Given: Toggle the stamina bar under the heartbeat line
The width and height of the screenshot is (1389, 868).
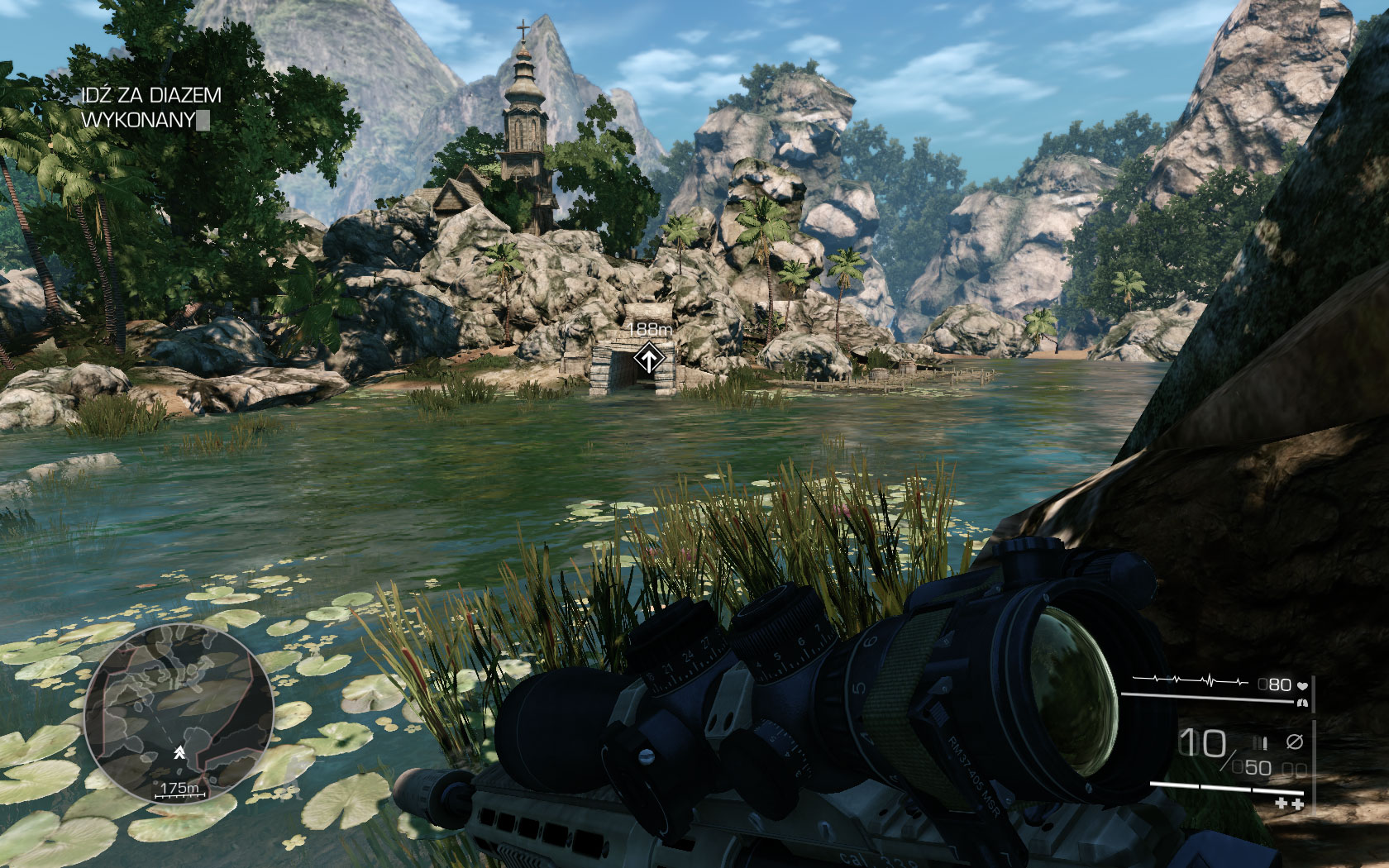Looking at the screenshot, I should click(1206, 699).
